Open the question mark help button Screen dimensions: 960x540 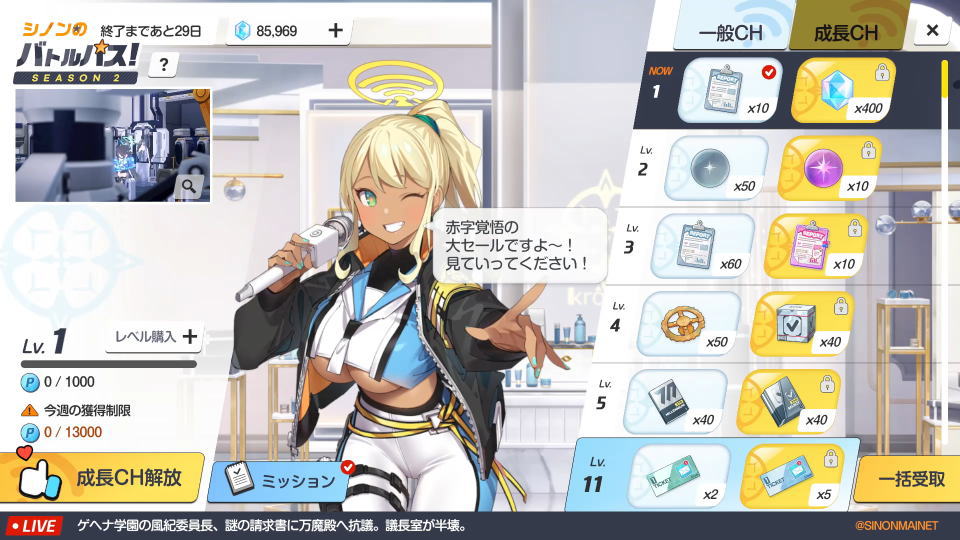coord(163,65)
